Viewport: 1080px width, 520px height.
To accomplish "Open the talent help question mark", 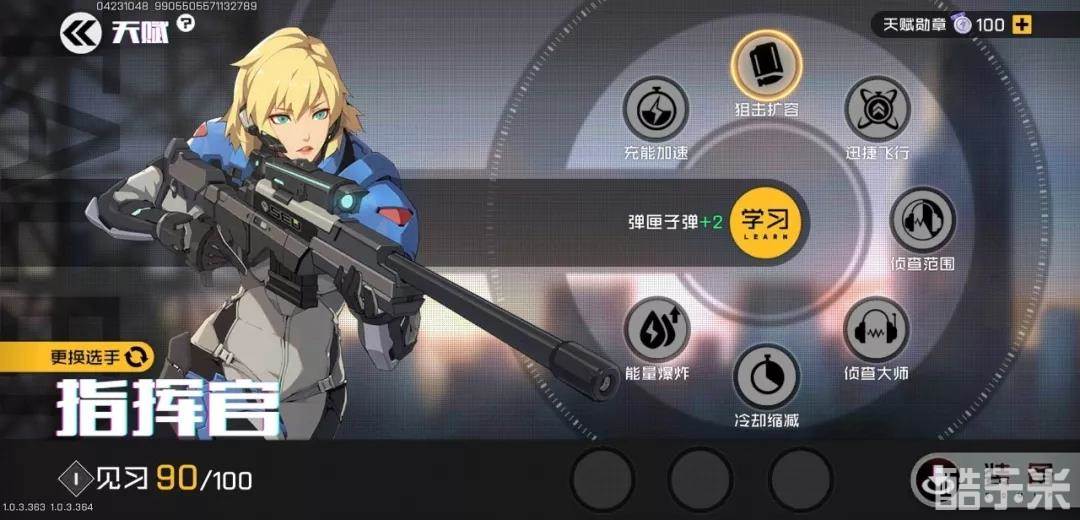I will (x=185, y=24).
